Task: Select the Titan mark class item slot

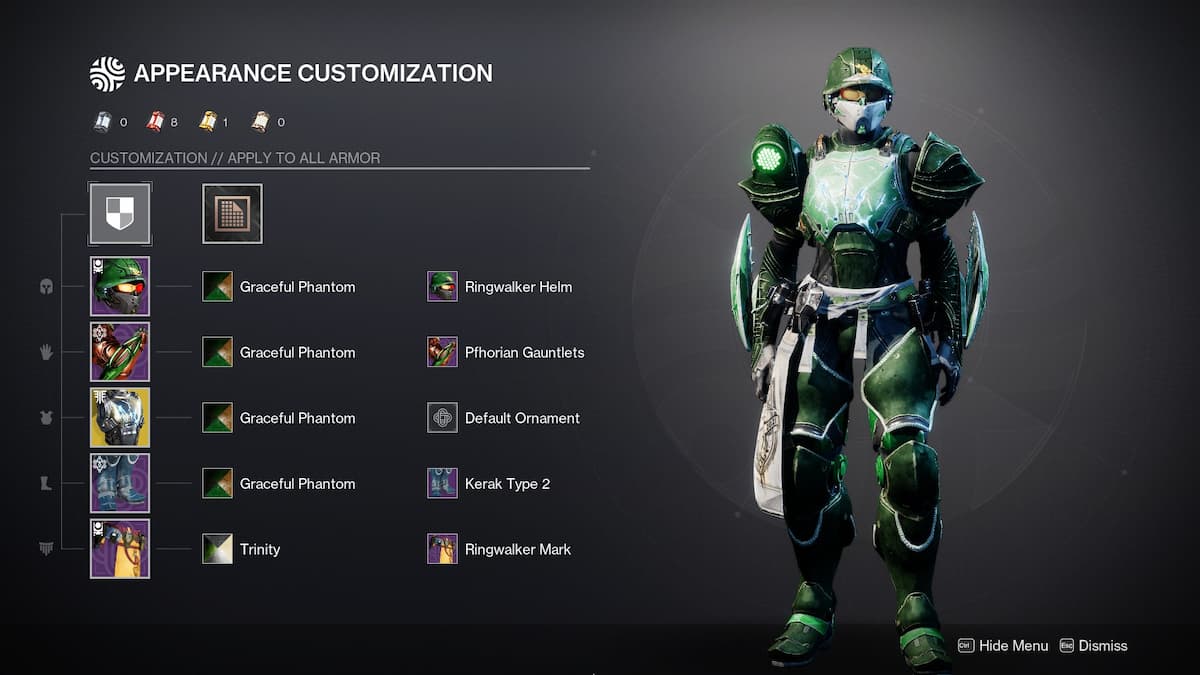Action: coord(120,549)
